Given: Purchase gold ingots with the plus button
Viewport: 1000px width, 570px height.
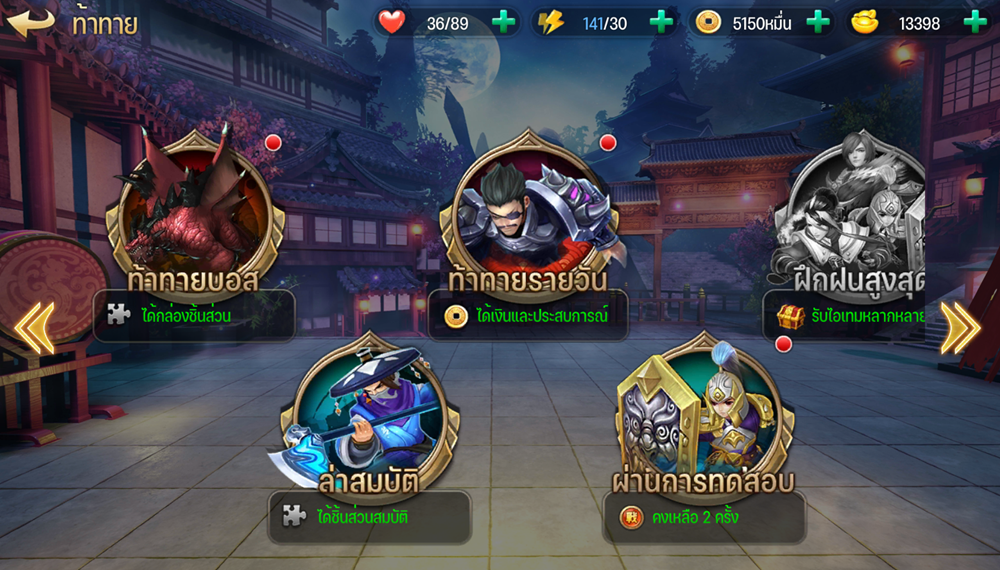Looking at the screenshot, I should coord(974,23).
